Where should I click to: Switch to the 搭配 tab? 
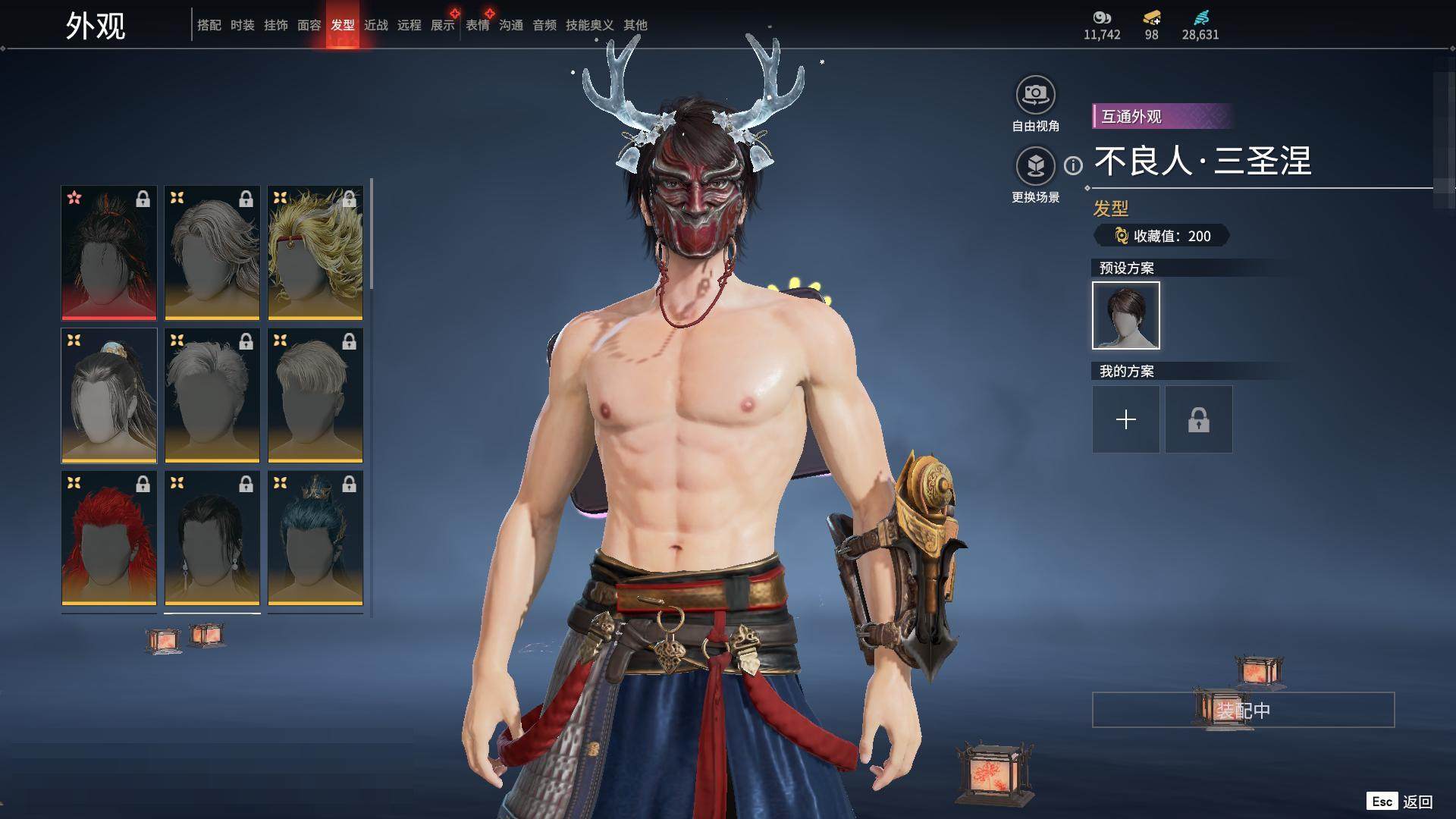point(209,25)
